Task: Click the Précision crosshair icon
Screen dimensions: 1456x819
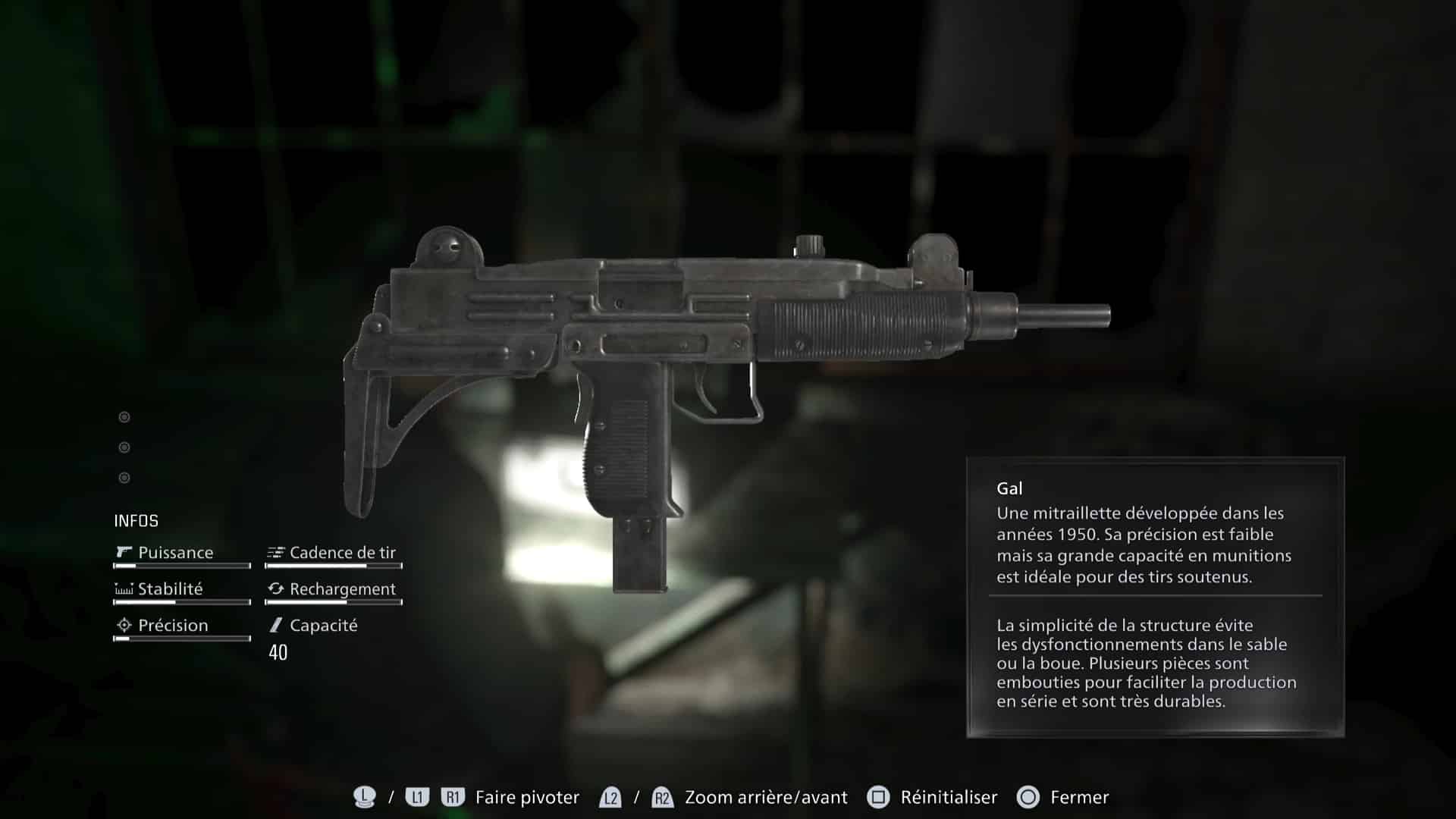Action: coord(124,625)
